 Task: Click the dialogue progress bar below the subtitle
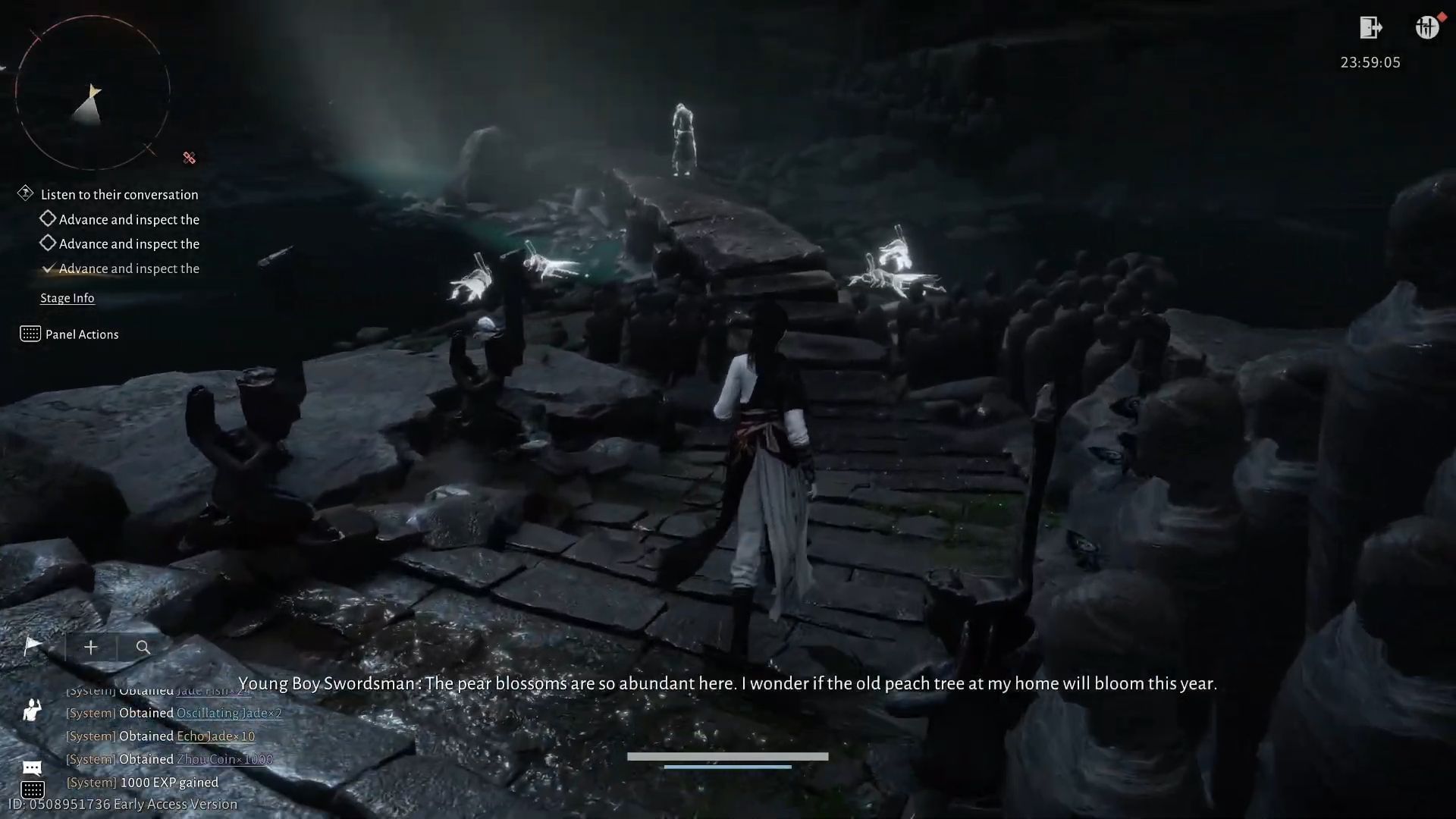726,755
